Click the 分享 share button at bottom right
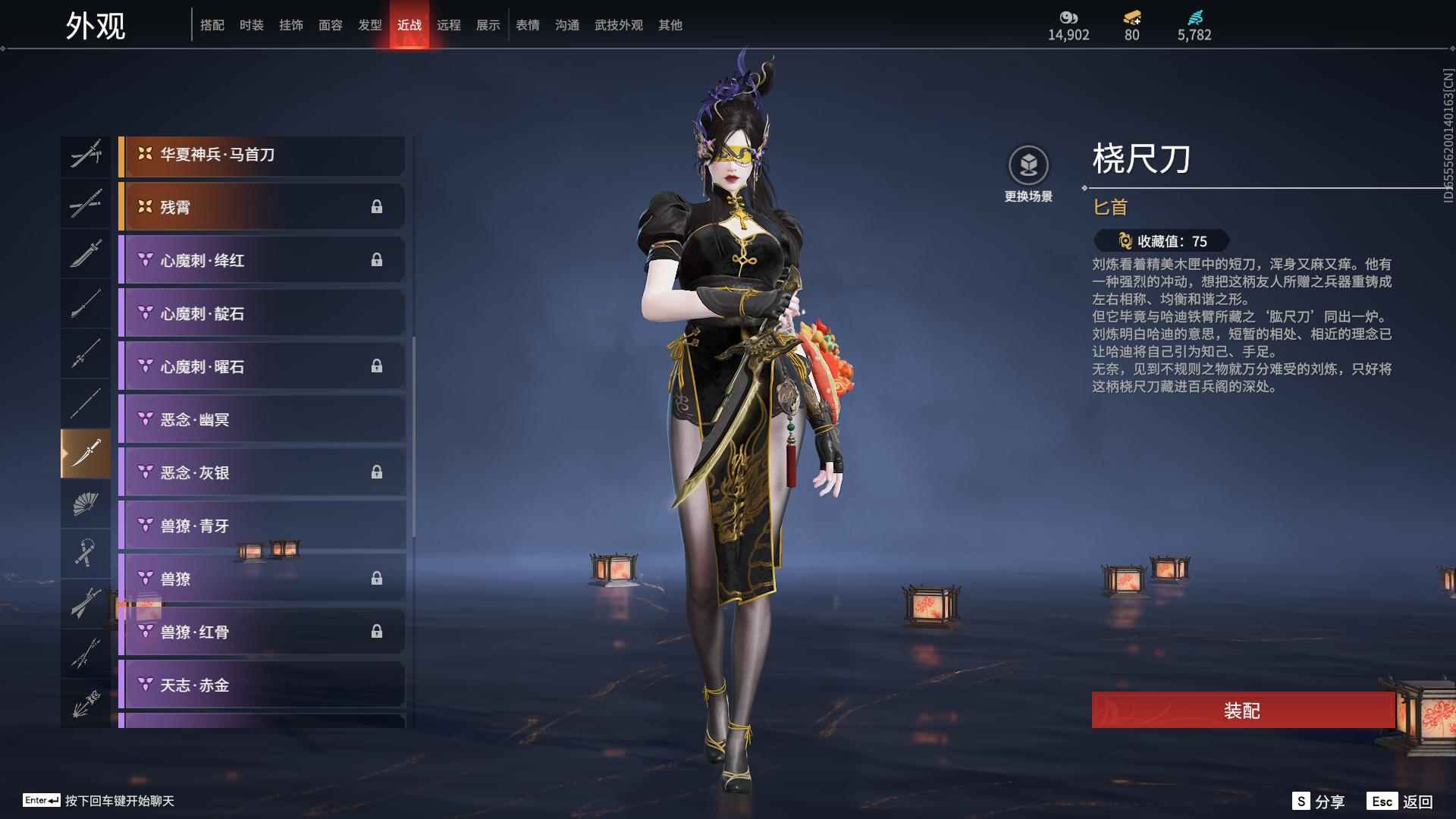1456x819 pixels. (1323, 799)
